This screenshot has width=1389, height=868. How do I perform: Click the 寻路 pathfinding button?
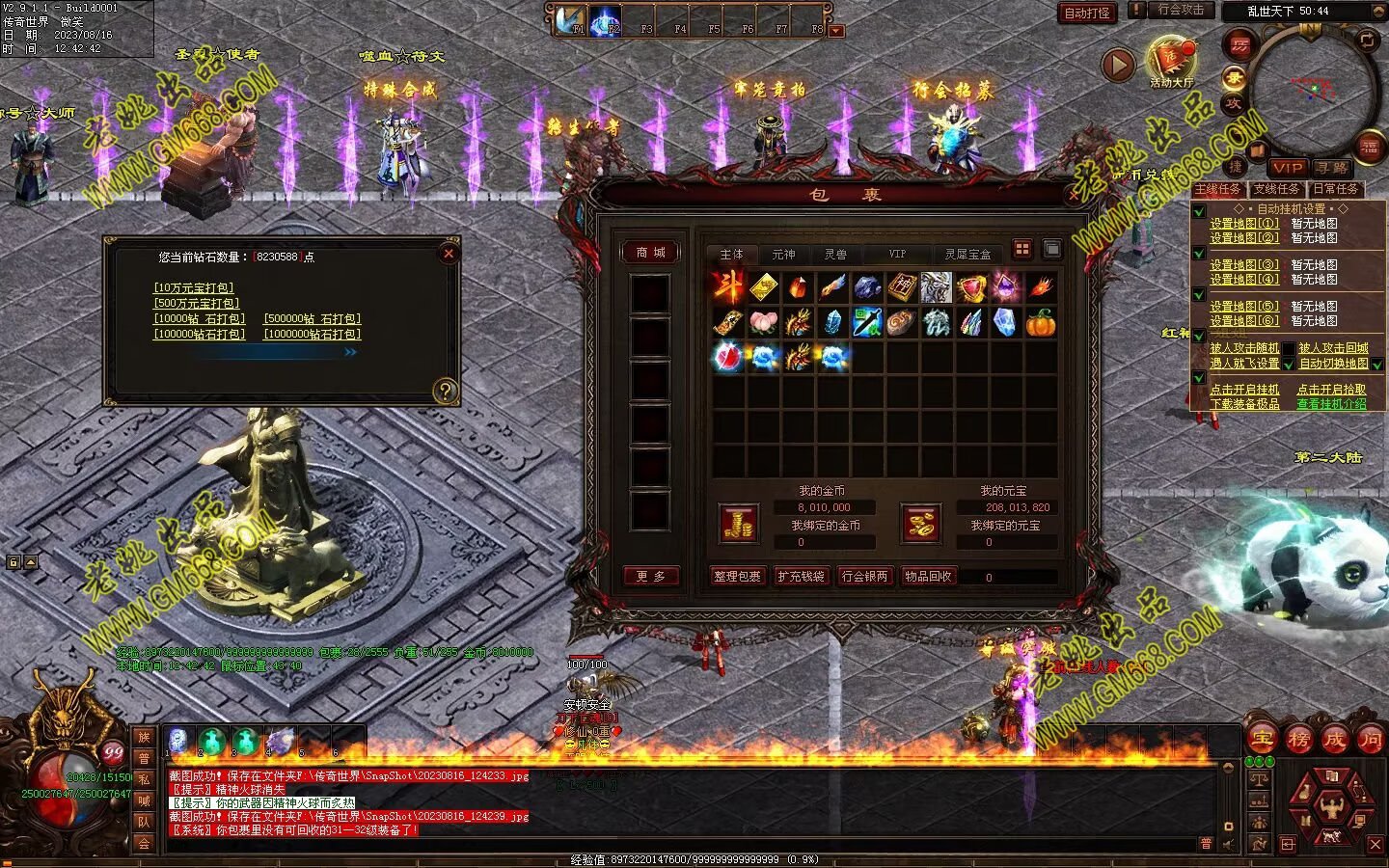click(1332, 168)
